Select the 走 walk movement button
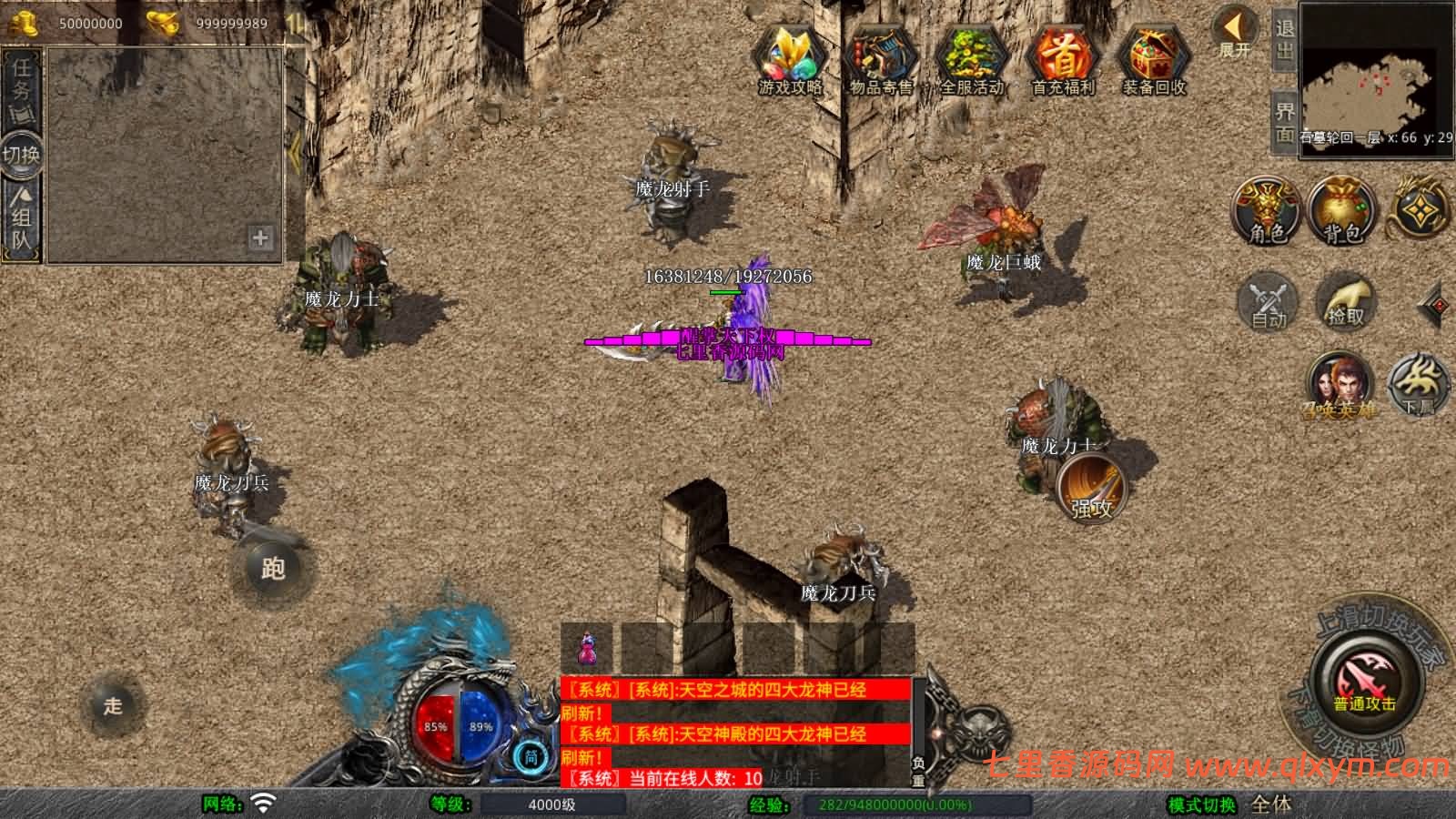The image size is (1456, 819). pyautogui.click(x=113, y=705)
